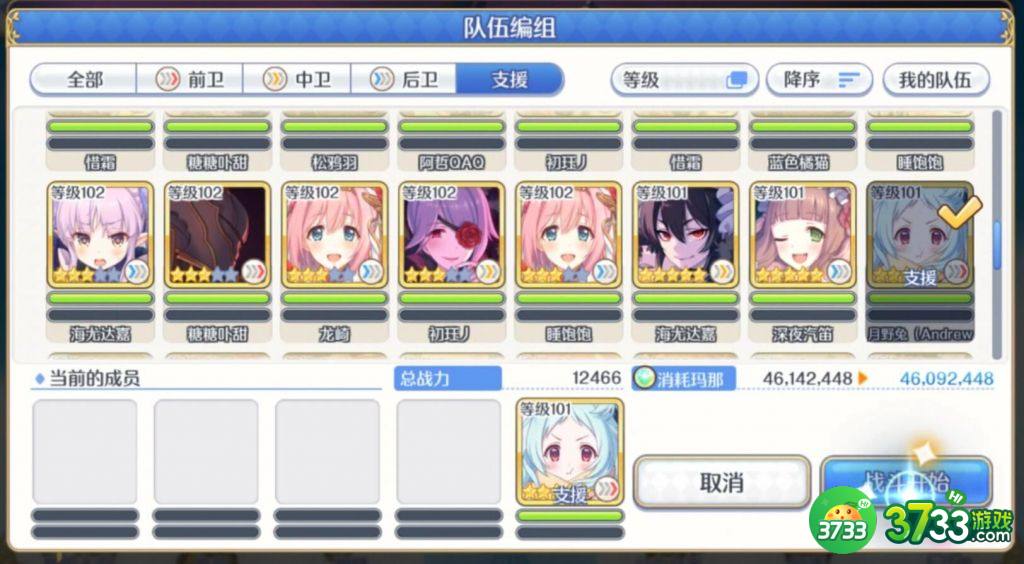Cancel with the 取消 button
Image resolution: width=1024 pixels, height=564 pixels.
tap(721, 483)
